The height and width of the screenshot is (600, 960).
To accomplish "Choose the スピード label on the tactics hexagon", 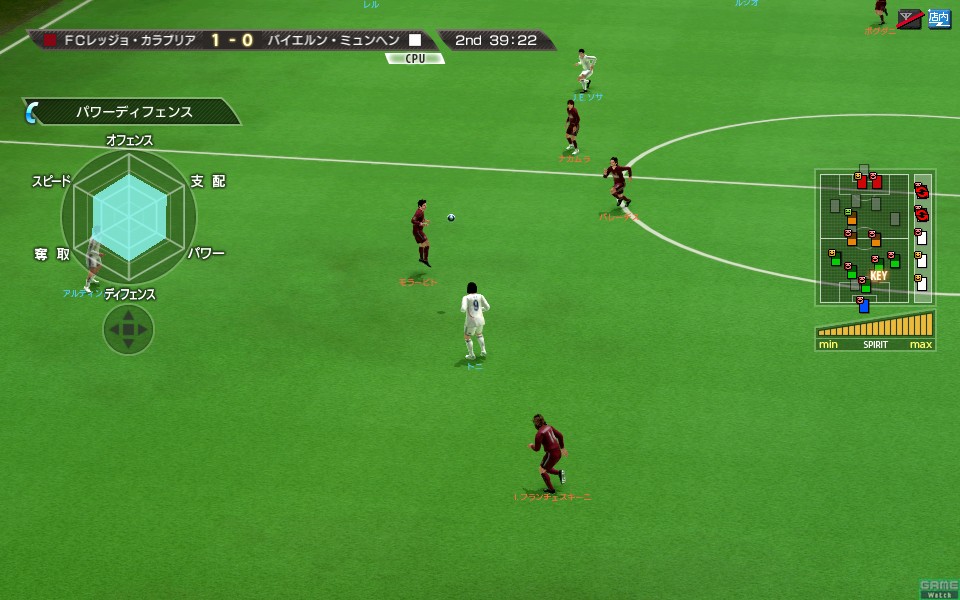I will tap(52, 181).
